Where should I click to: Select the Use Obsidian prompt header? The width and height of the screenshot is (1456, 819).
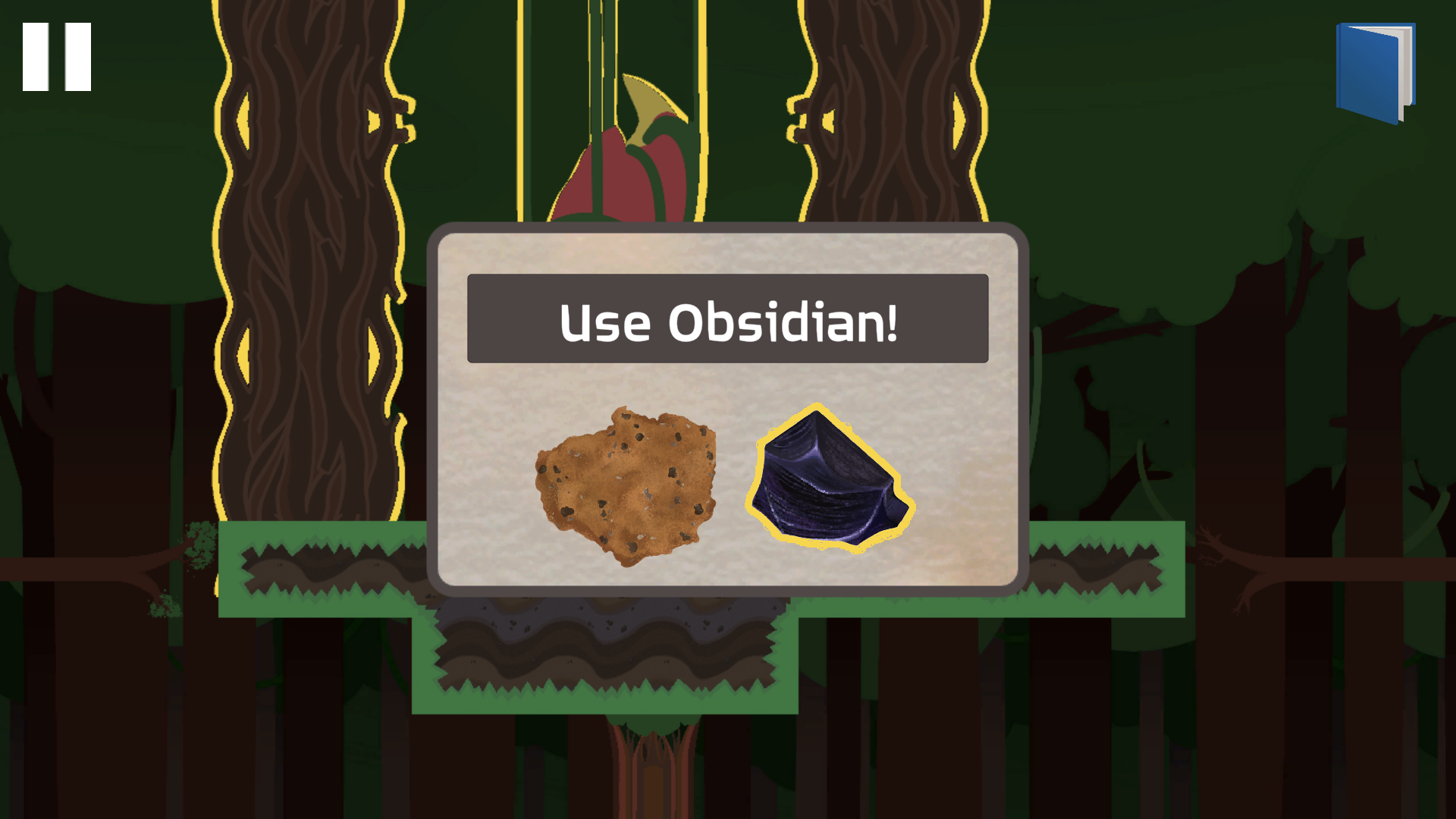[728, 322]
